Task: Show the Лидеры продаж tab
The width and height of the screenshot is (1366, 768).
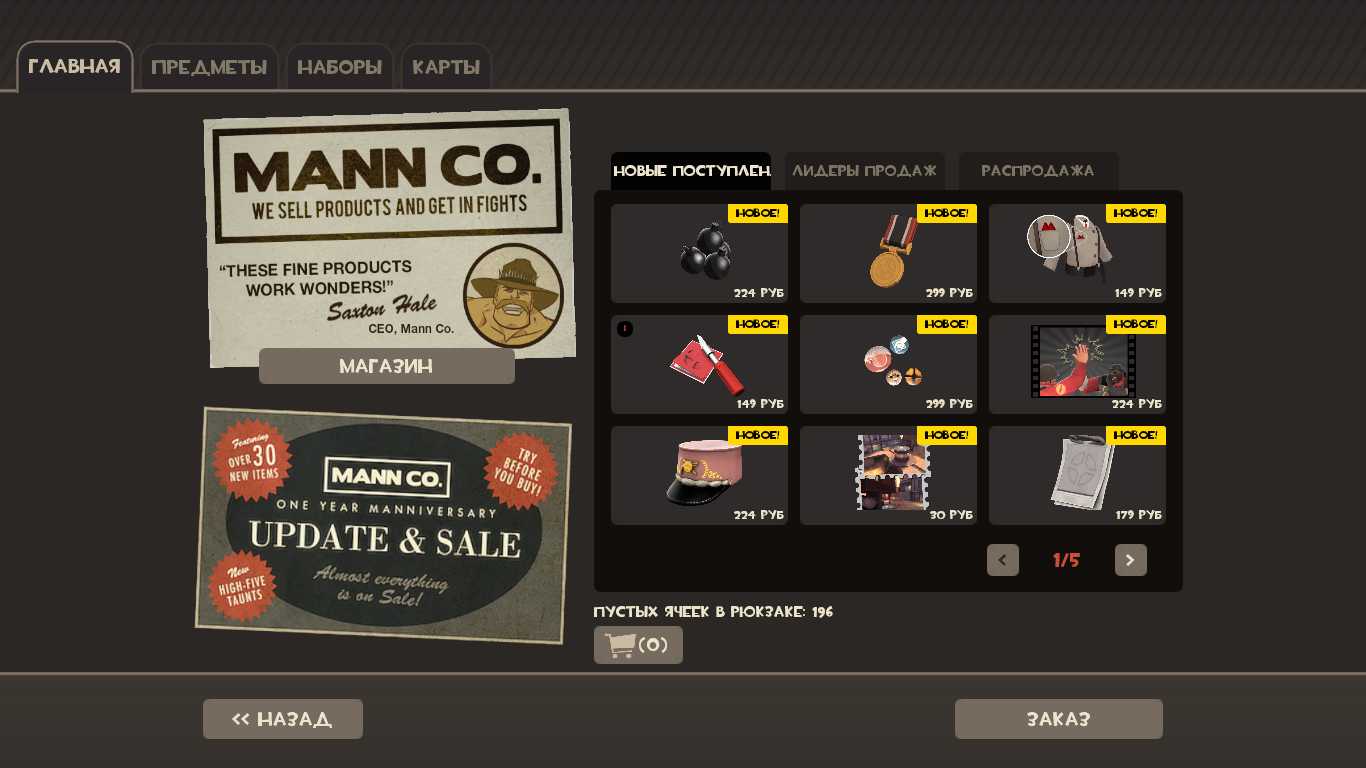Action: [x=864, y=171]
